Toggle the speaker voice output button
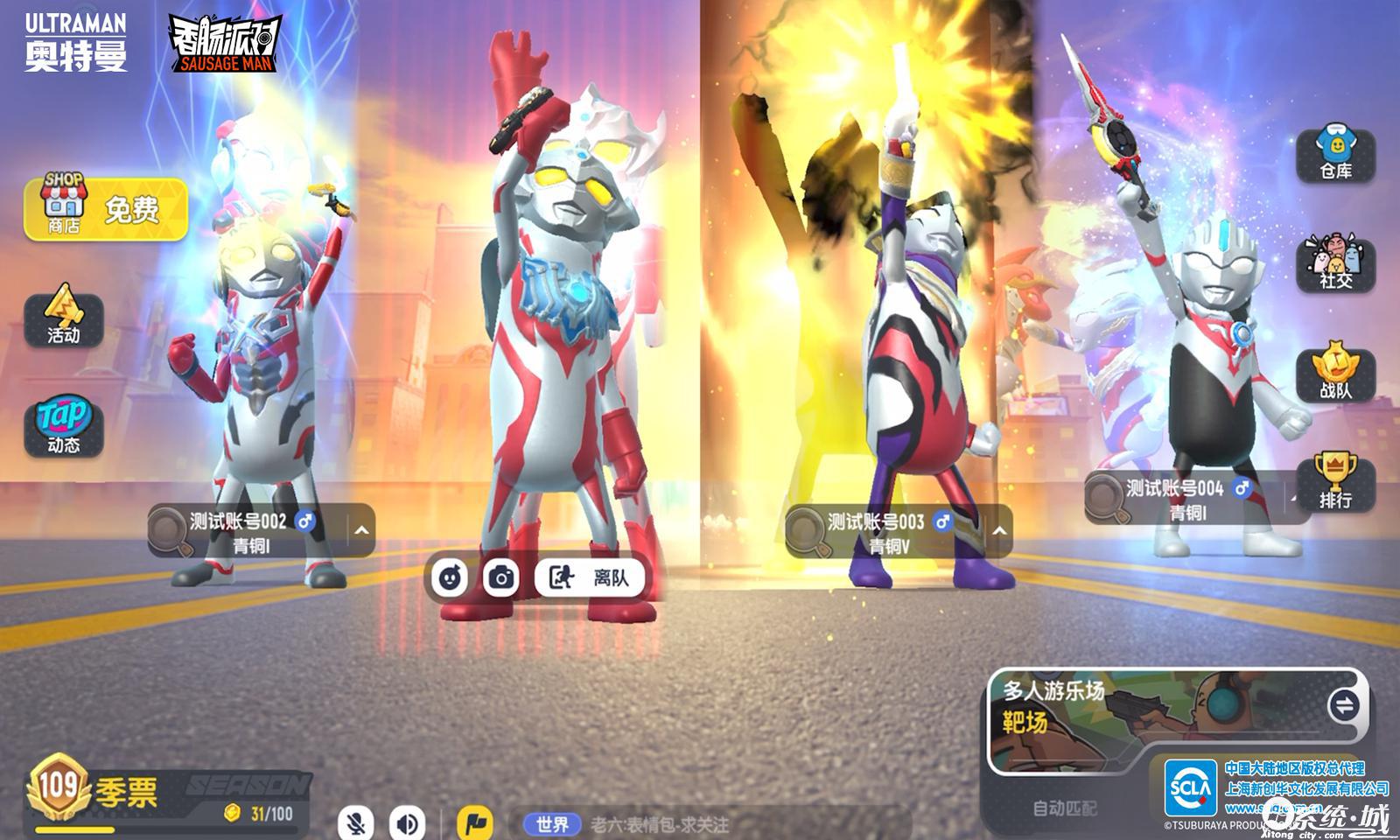Screen dimensions: 1400x840 pyautogui.click(x=407, y=822)
